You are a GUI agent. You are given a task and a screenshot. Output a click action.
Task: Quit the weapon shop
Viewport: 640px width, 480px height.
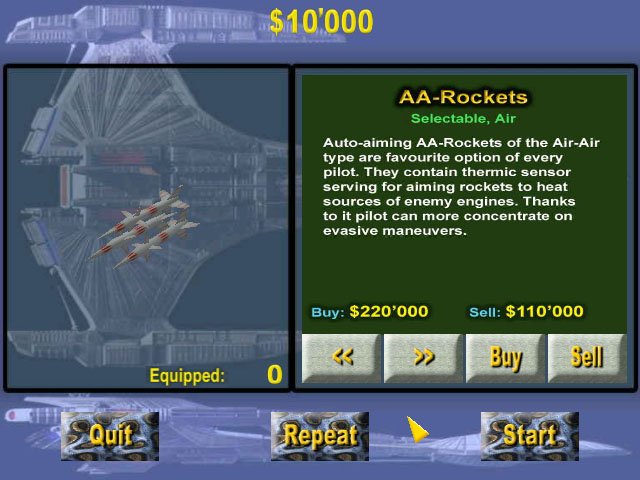(x=110, y=435)
